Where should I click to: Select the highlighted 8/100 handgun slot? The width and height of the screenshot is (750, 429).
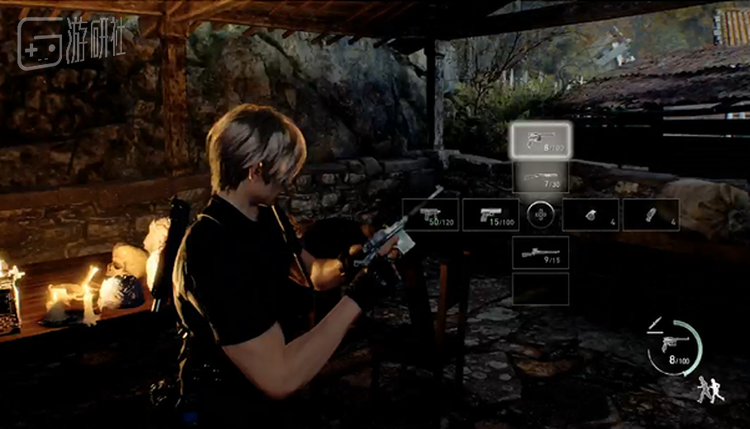540,141
